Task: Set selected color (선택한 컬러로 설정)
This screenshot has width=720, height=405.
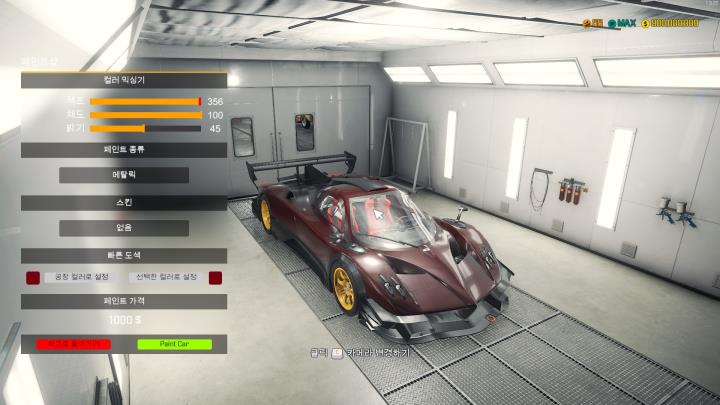Action: 166,277
